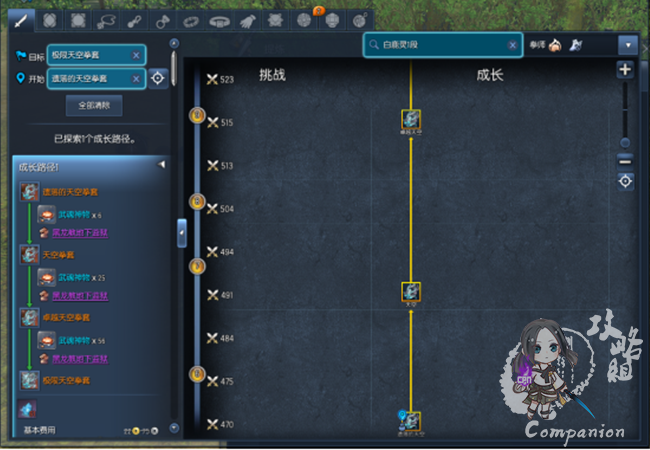Image resolution: width=650 pixels, height=450 pixels.
Task: Open the glove category tab
Action: click(248, 20)
